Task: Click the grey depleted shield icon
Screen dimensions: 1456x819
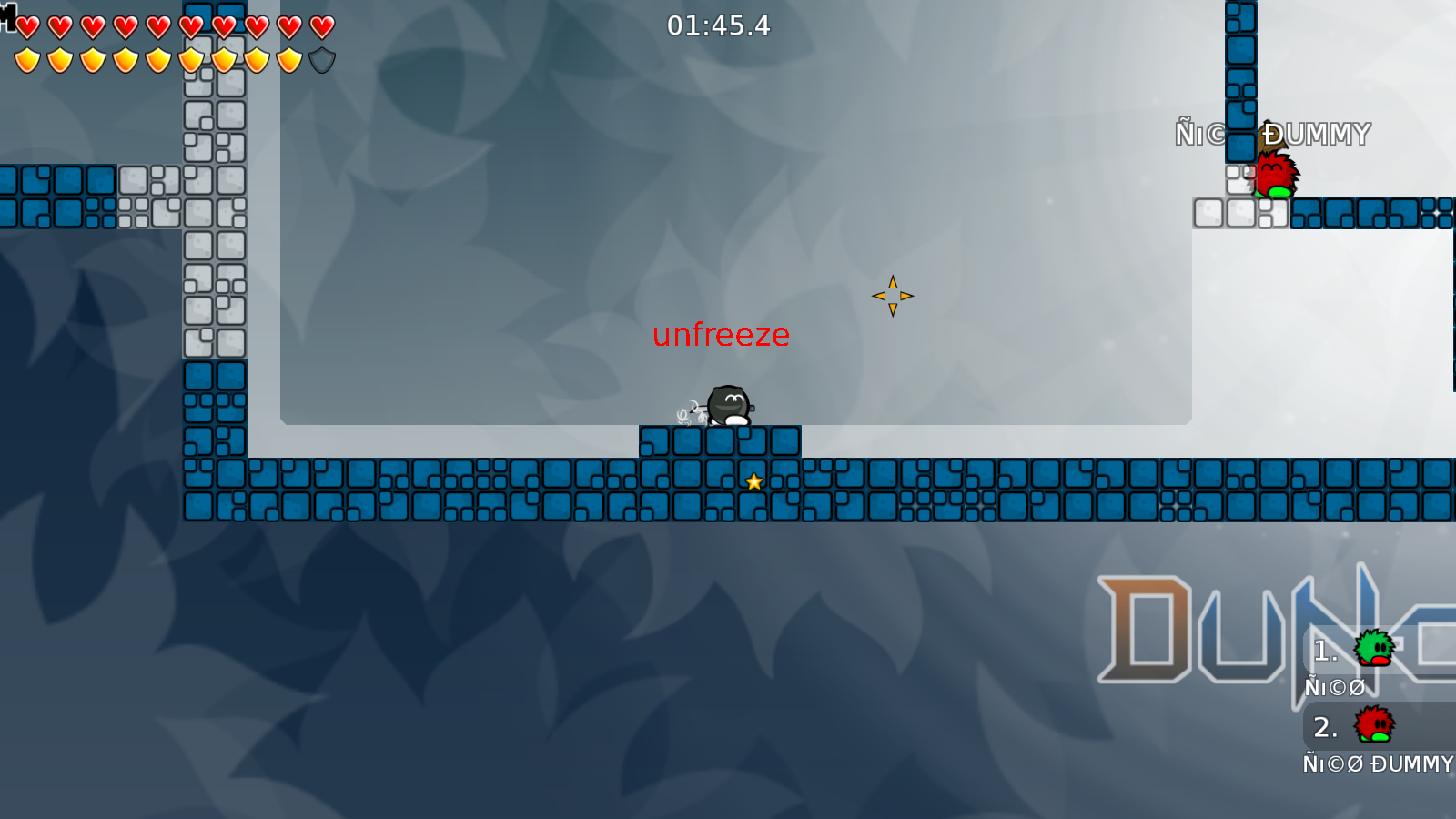Action: [320, 58]
